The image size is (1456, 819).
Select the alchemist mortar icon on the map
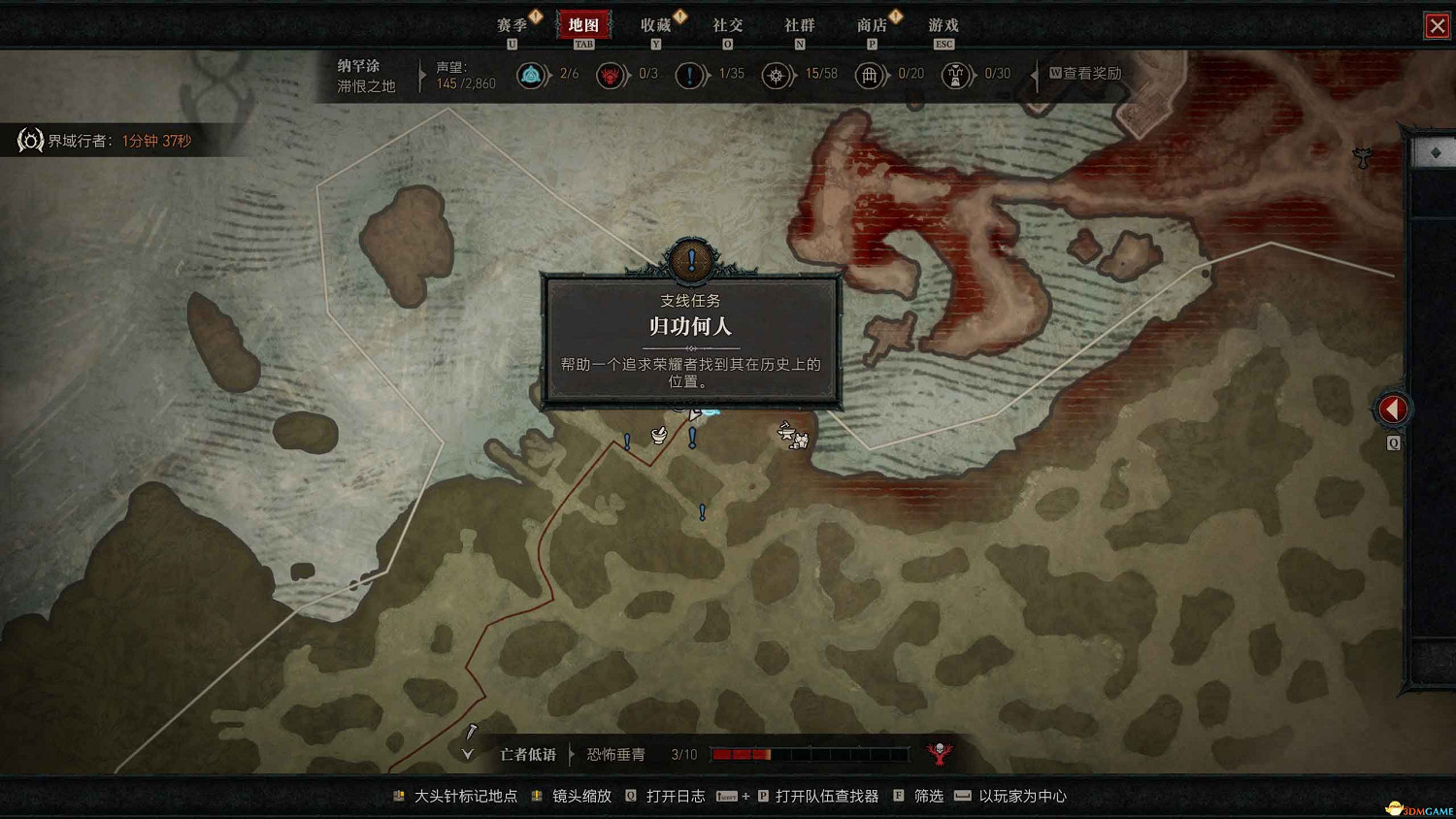tap(658, 437)
